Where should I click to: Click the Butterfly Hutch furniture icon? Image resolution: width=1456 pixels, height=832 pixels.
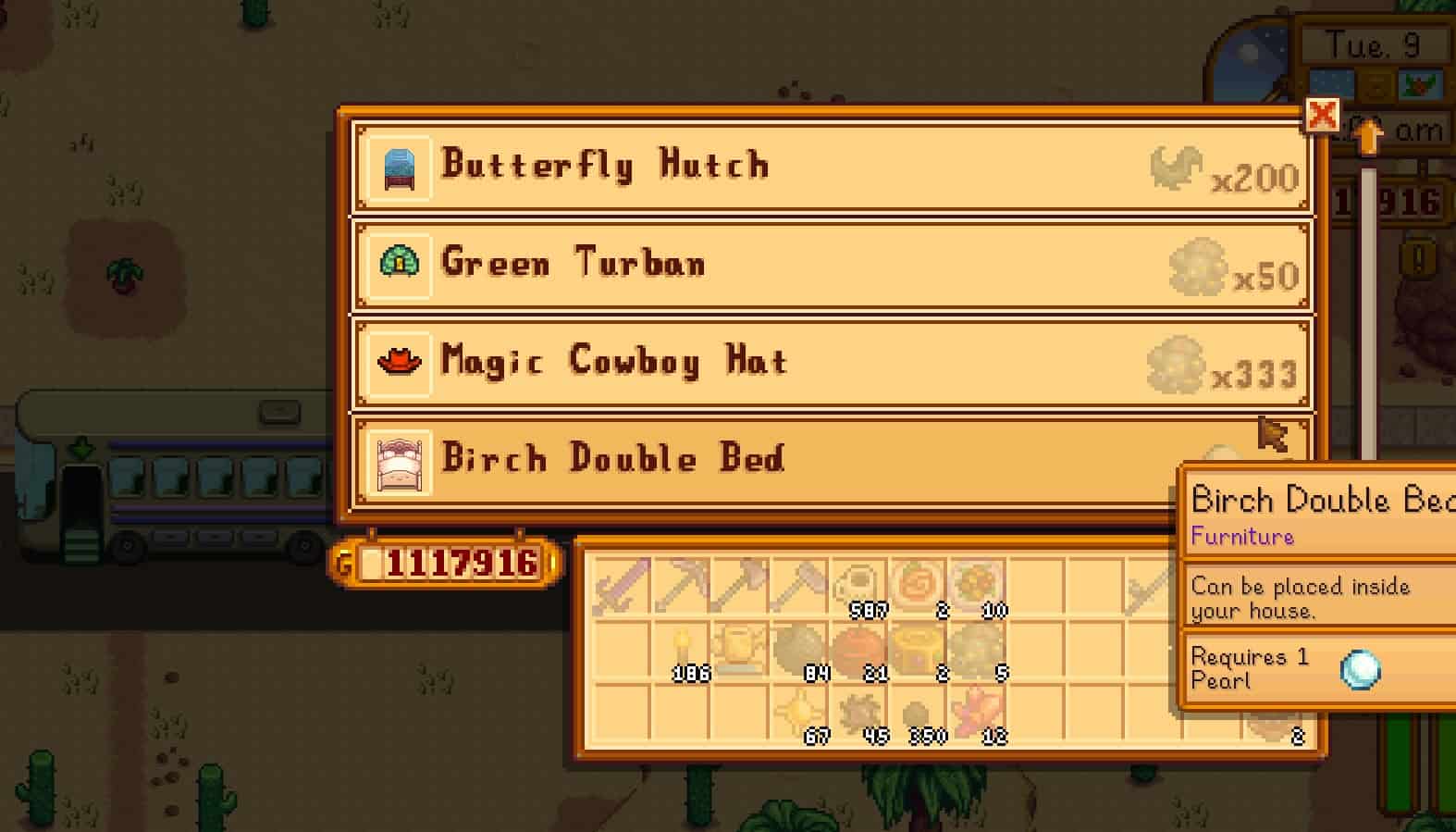click(400, 168)
